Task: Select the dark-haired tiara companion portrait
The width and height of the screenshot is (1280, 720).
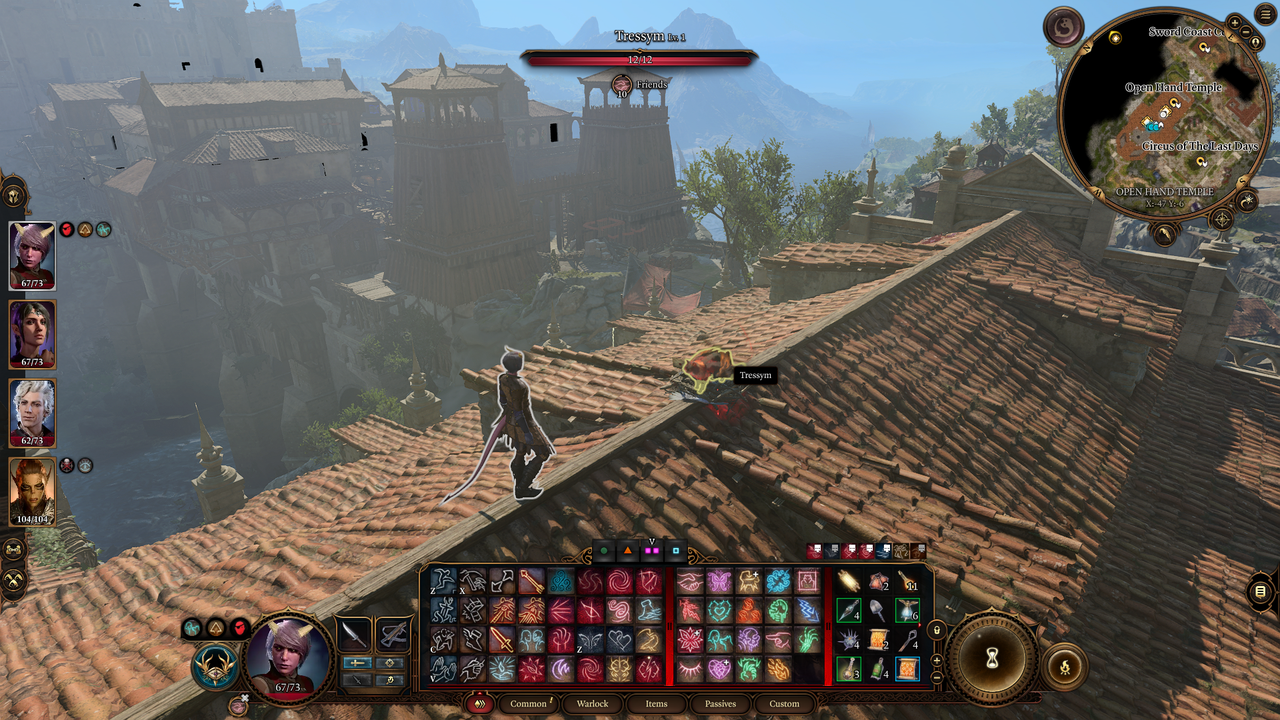Action: click(32, 334)
